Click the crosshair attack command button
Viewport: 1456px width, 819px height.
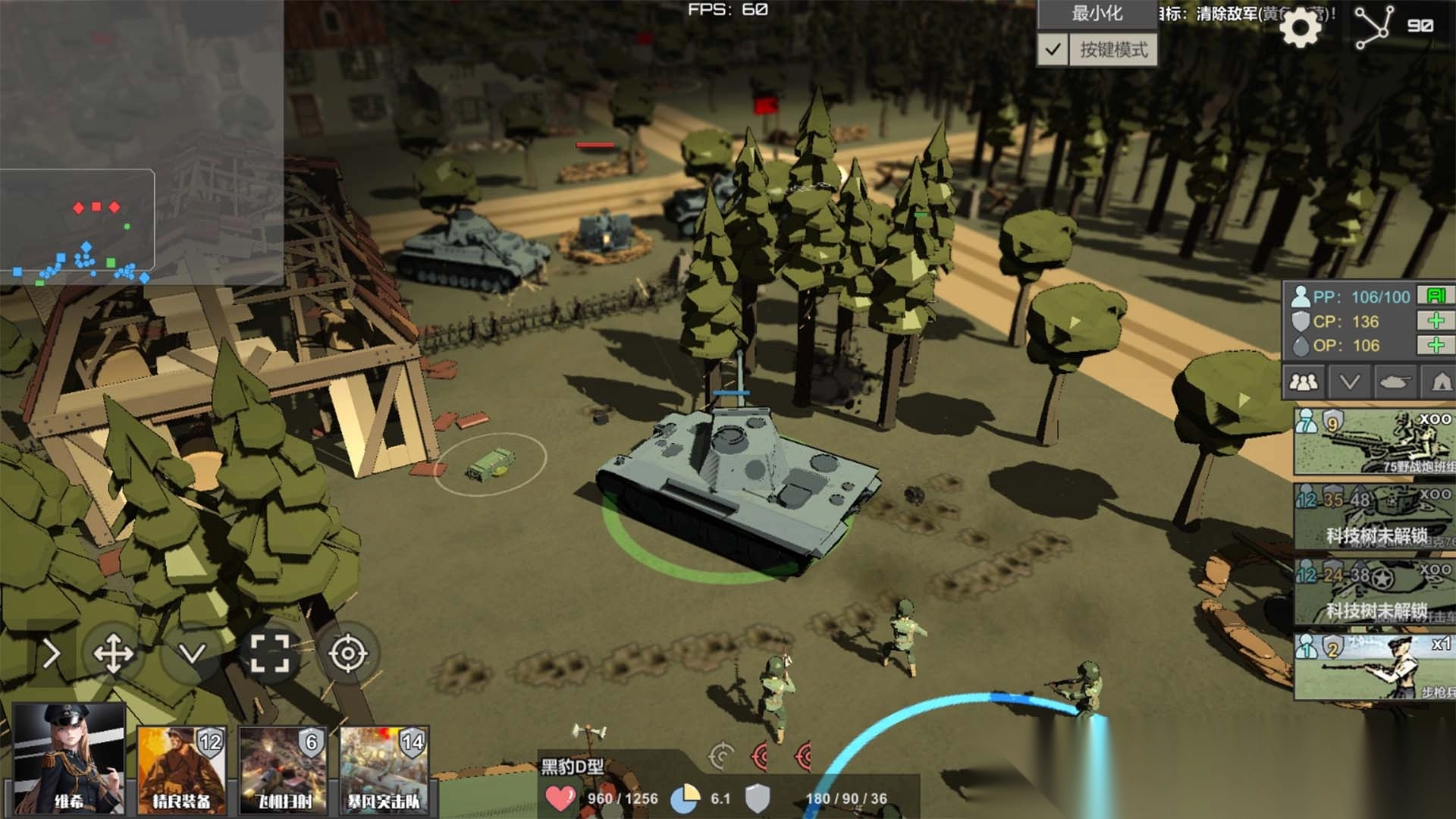pos(348,654)
